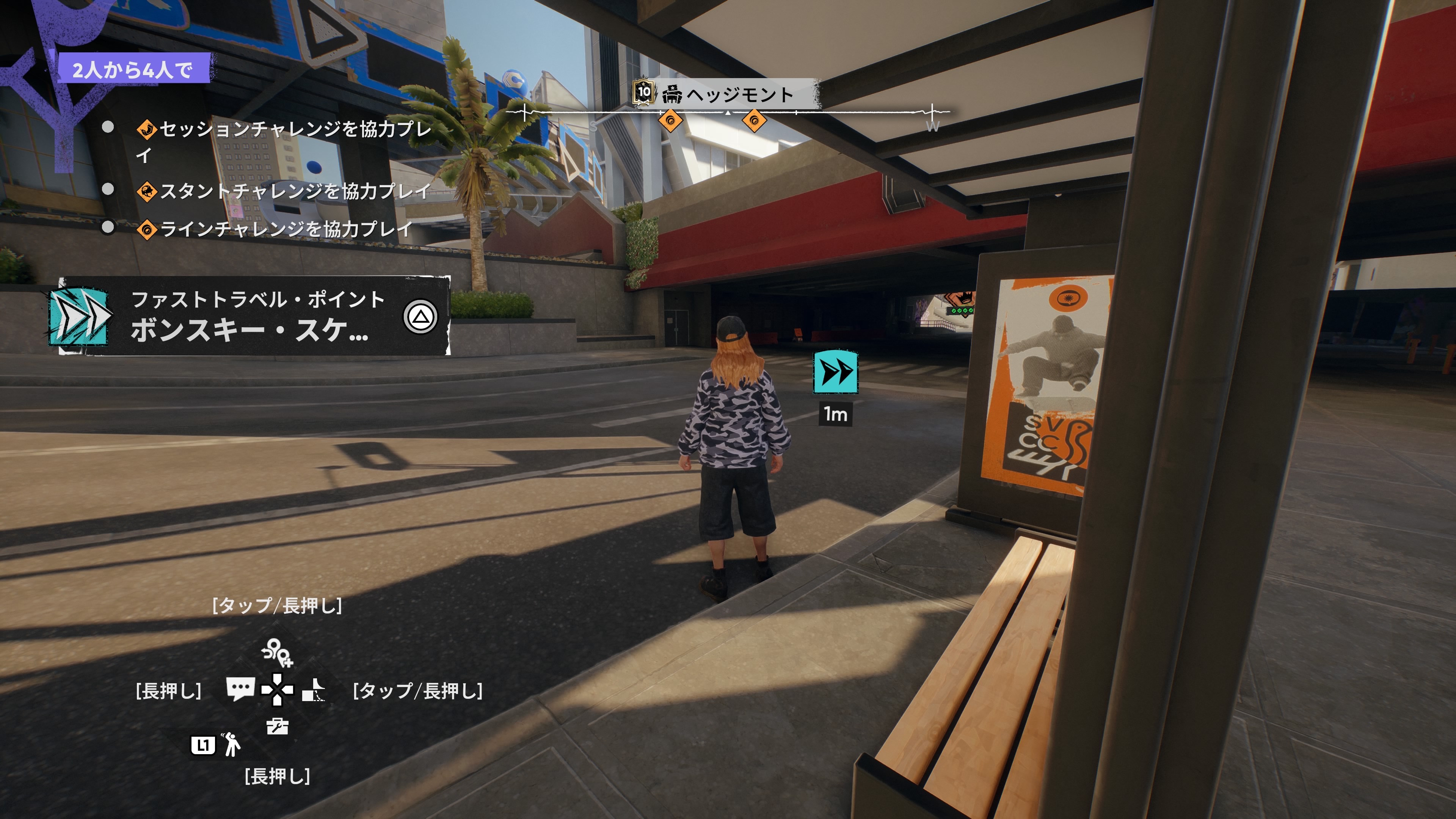Open the 2人から4人で objective header
The width and height of the screenshot is (1456, 819).
(x=133, y=69)
